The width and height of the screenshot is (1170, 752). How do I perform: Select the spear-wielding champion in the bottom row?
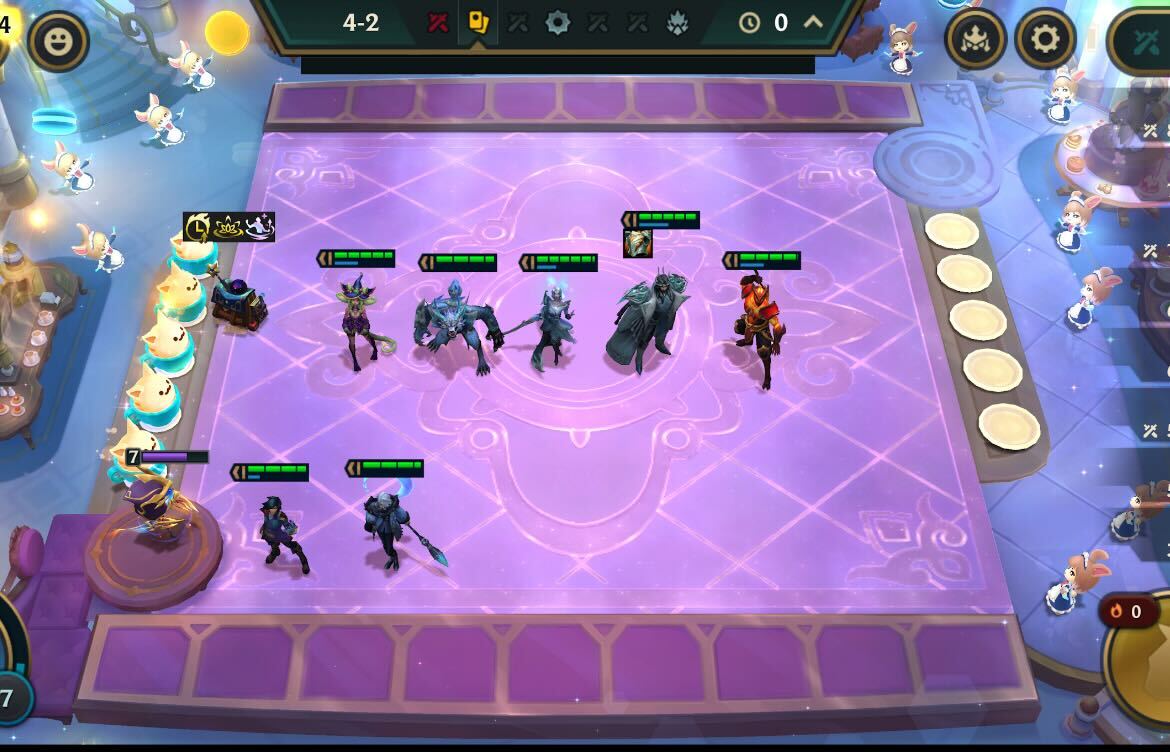pyautogui.click(x=390, y=530)
